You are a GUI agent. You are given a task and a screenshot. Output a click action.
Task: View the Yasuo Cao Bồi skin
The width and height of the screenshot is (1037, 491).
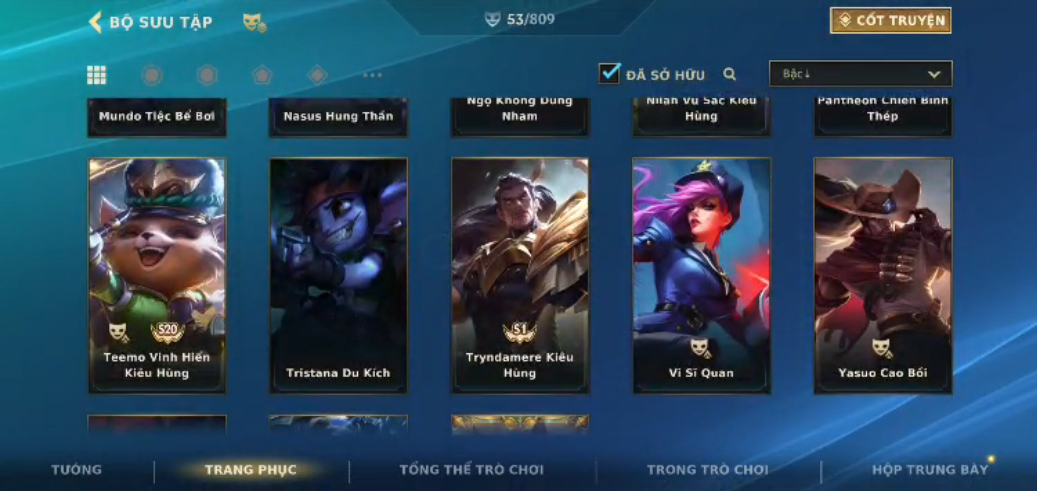coord(883,275)
